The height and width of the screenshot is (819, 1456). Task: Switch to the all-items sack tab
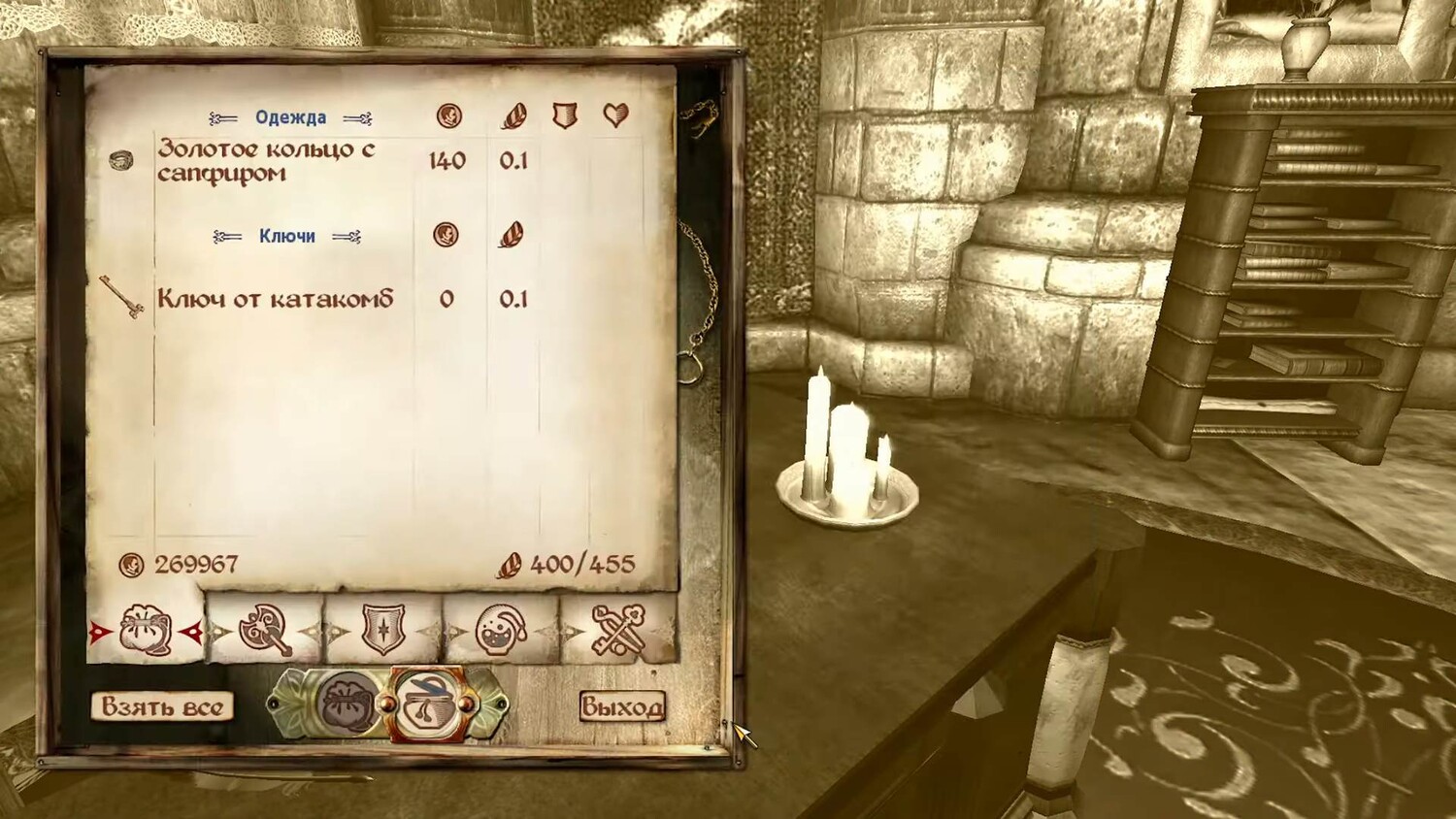[x=147, y=632]
